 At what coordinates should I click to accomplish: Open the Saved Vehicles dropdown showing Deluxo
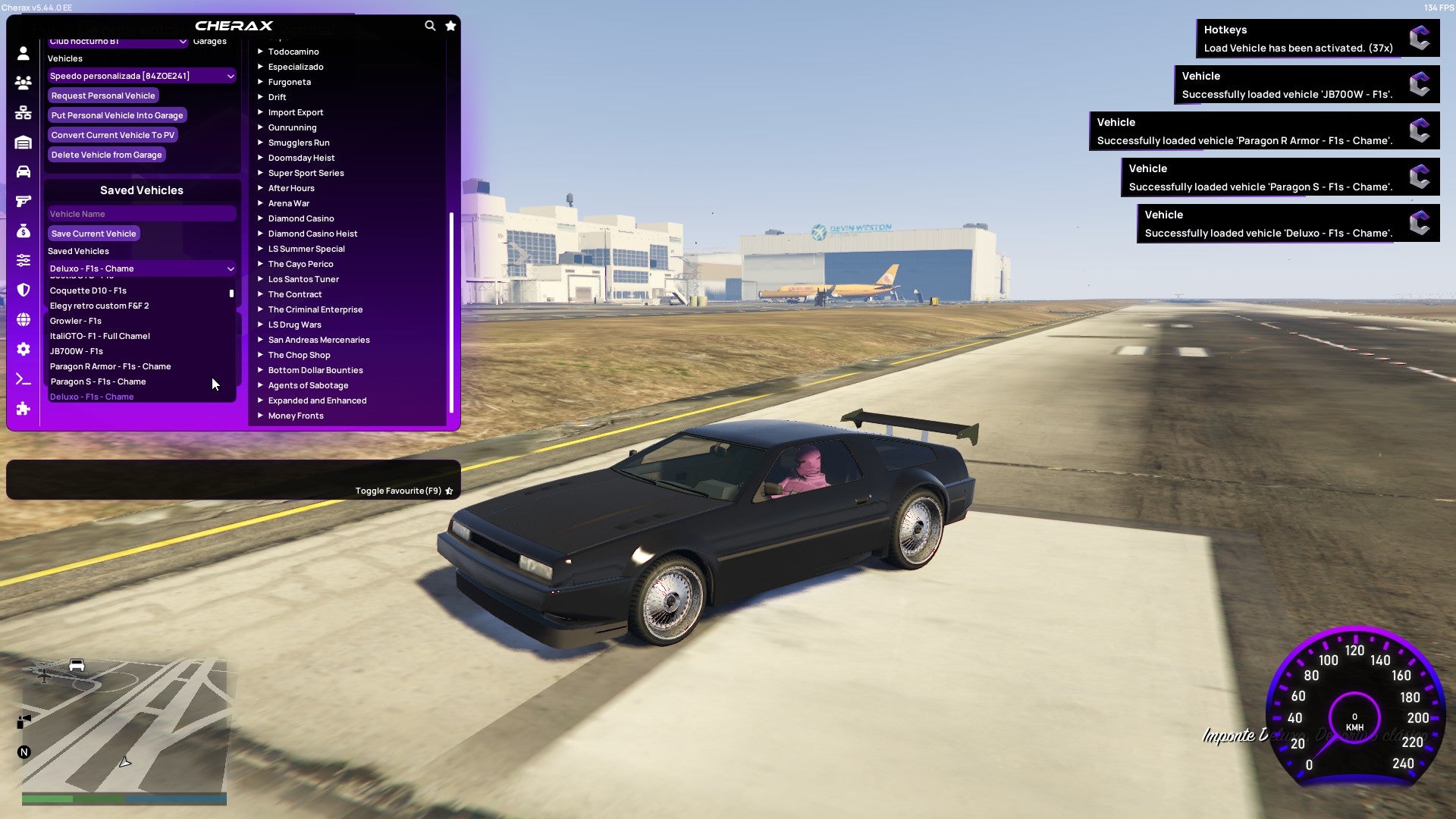[x=141, y=268]
